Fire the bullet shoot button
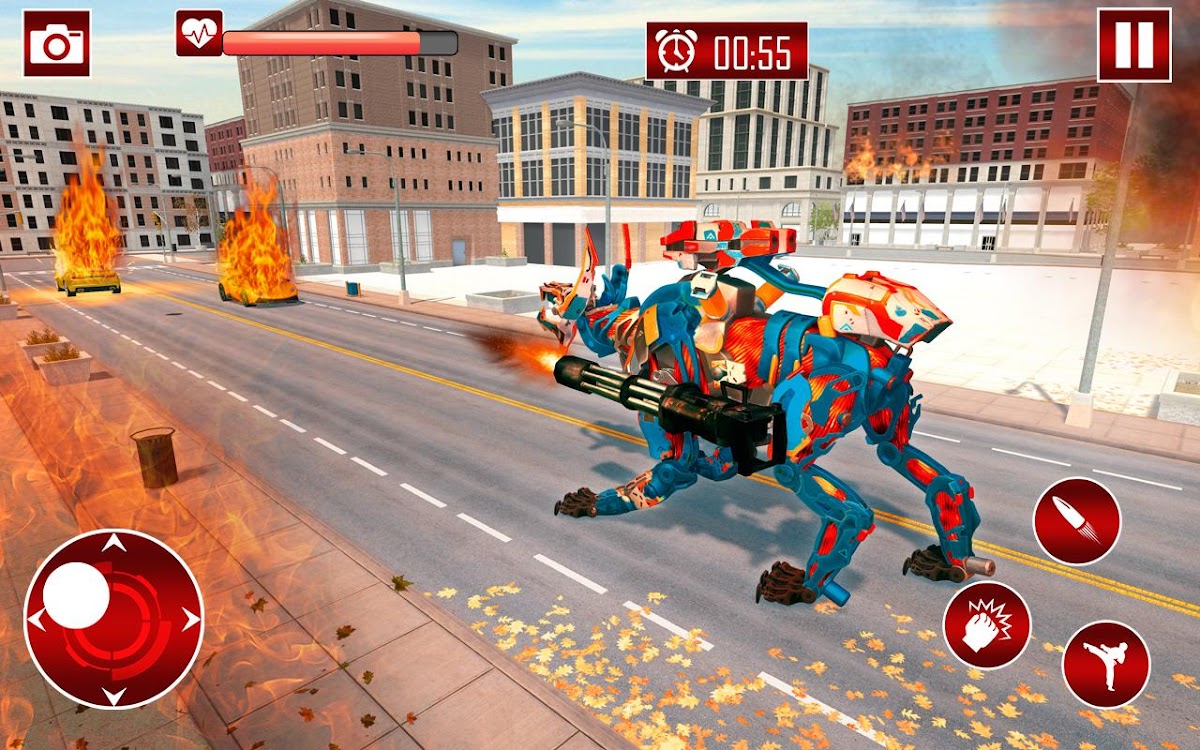The width and height of the screenshot is (1200, 750). (1077, 521)
